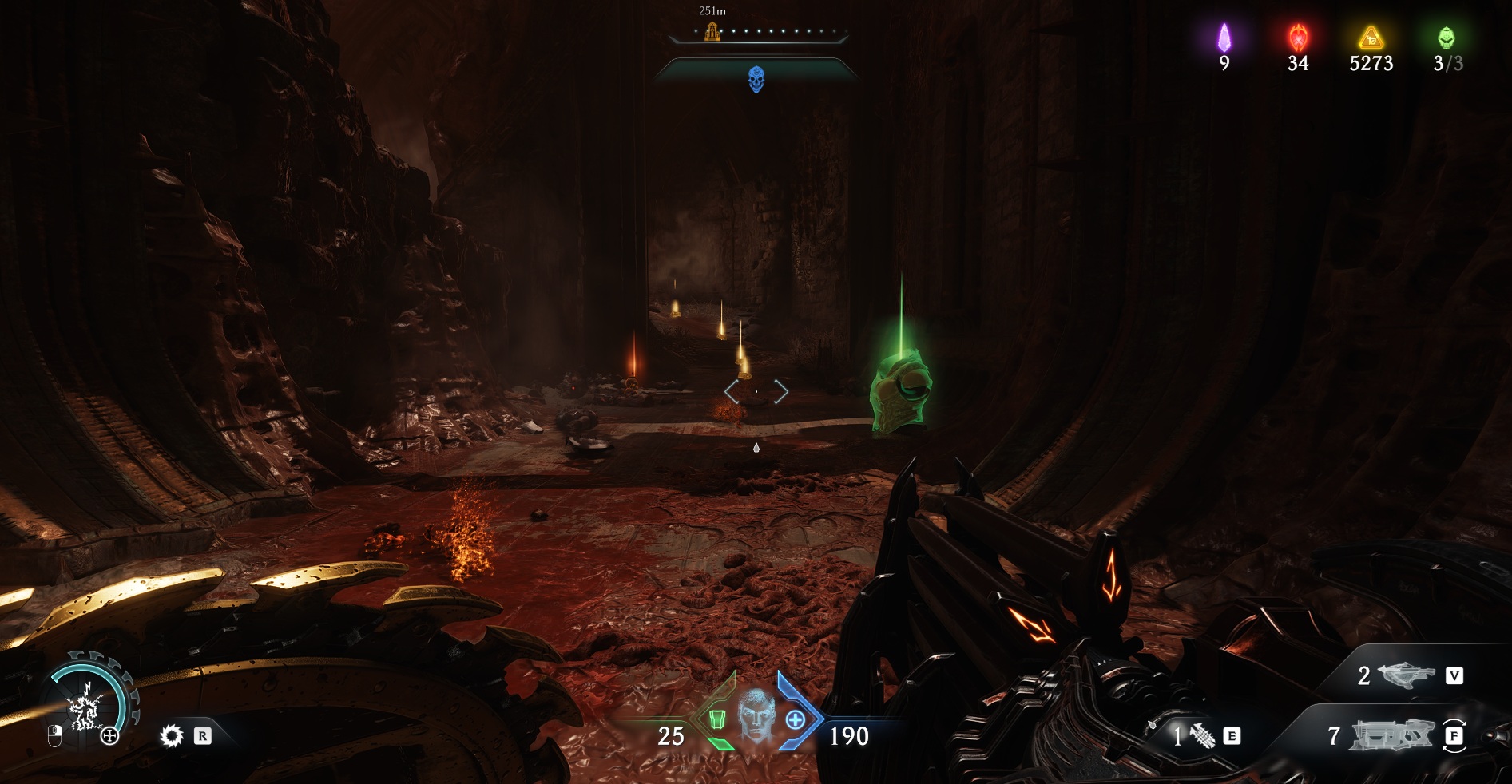Click the character face portrait
This screenshot has height=784, width=1512.
click(755, 717)
